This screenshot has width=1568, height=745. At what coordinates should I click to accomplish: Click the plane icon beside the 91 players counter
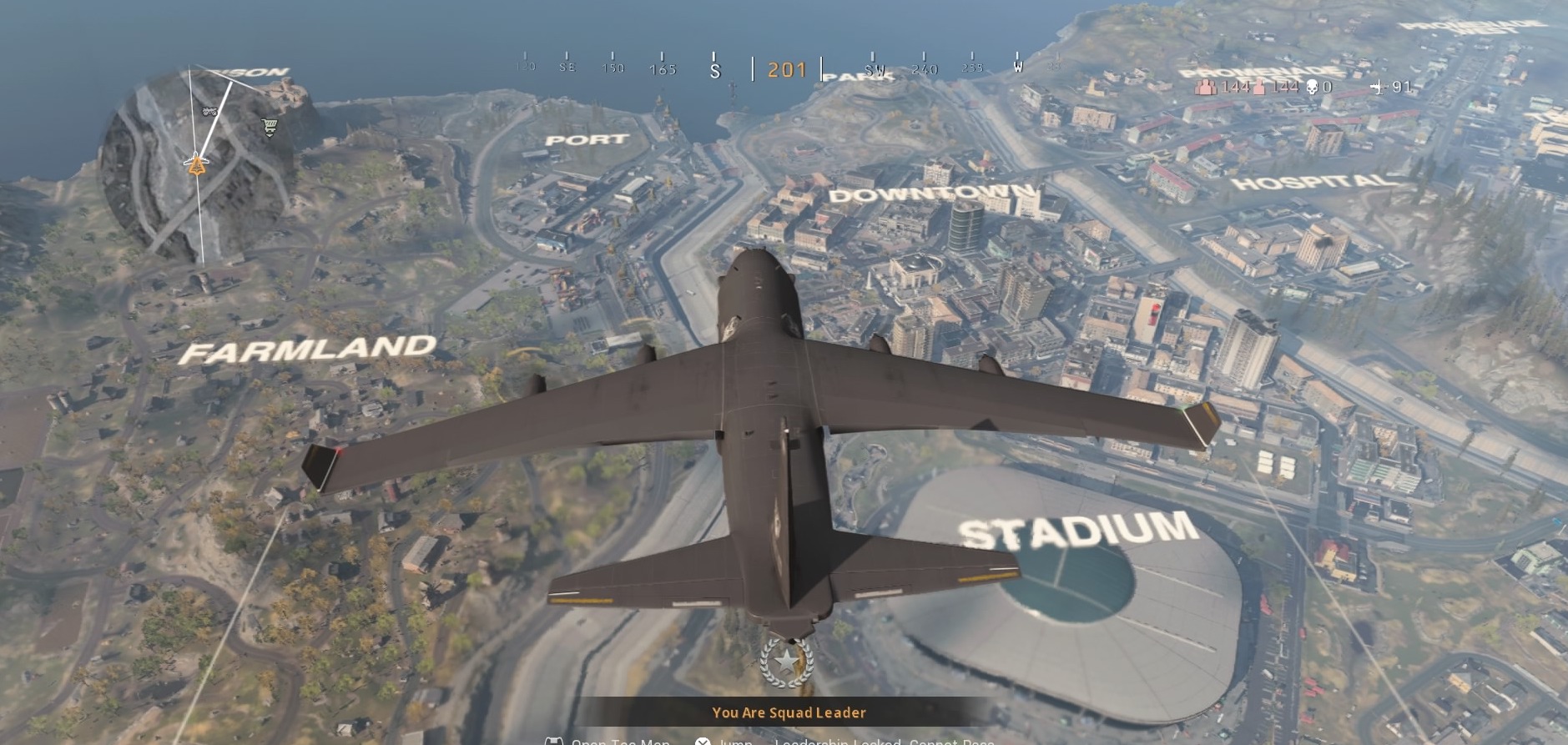(1381, 87)
